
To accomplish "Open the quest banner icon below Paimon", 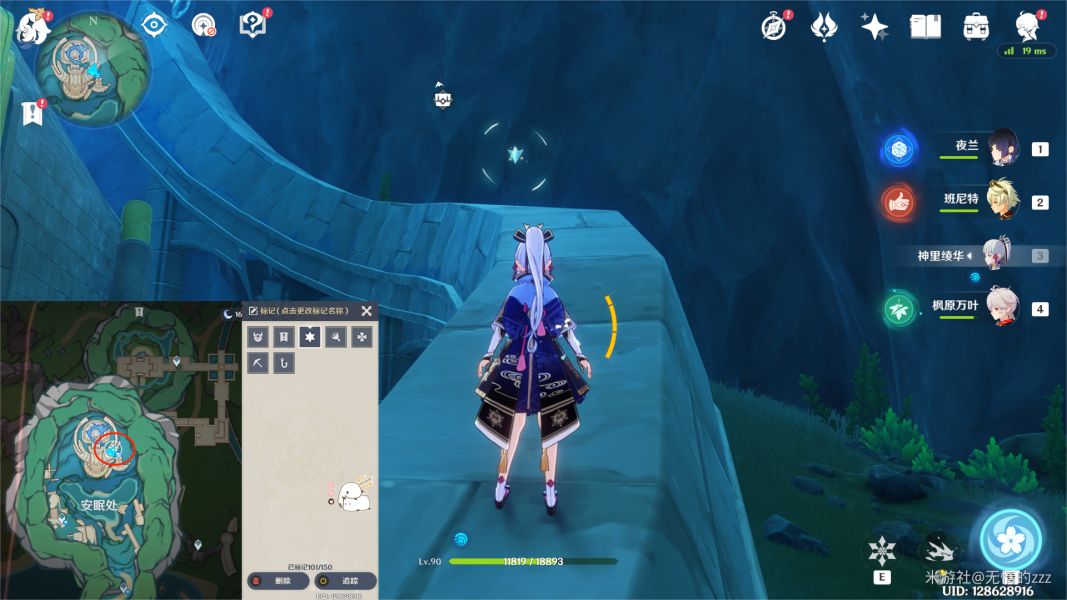I will (x=33, y=113).
